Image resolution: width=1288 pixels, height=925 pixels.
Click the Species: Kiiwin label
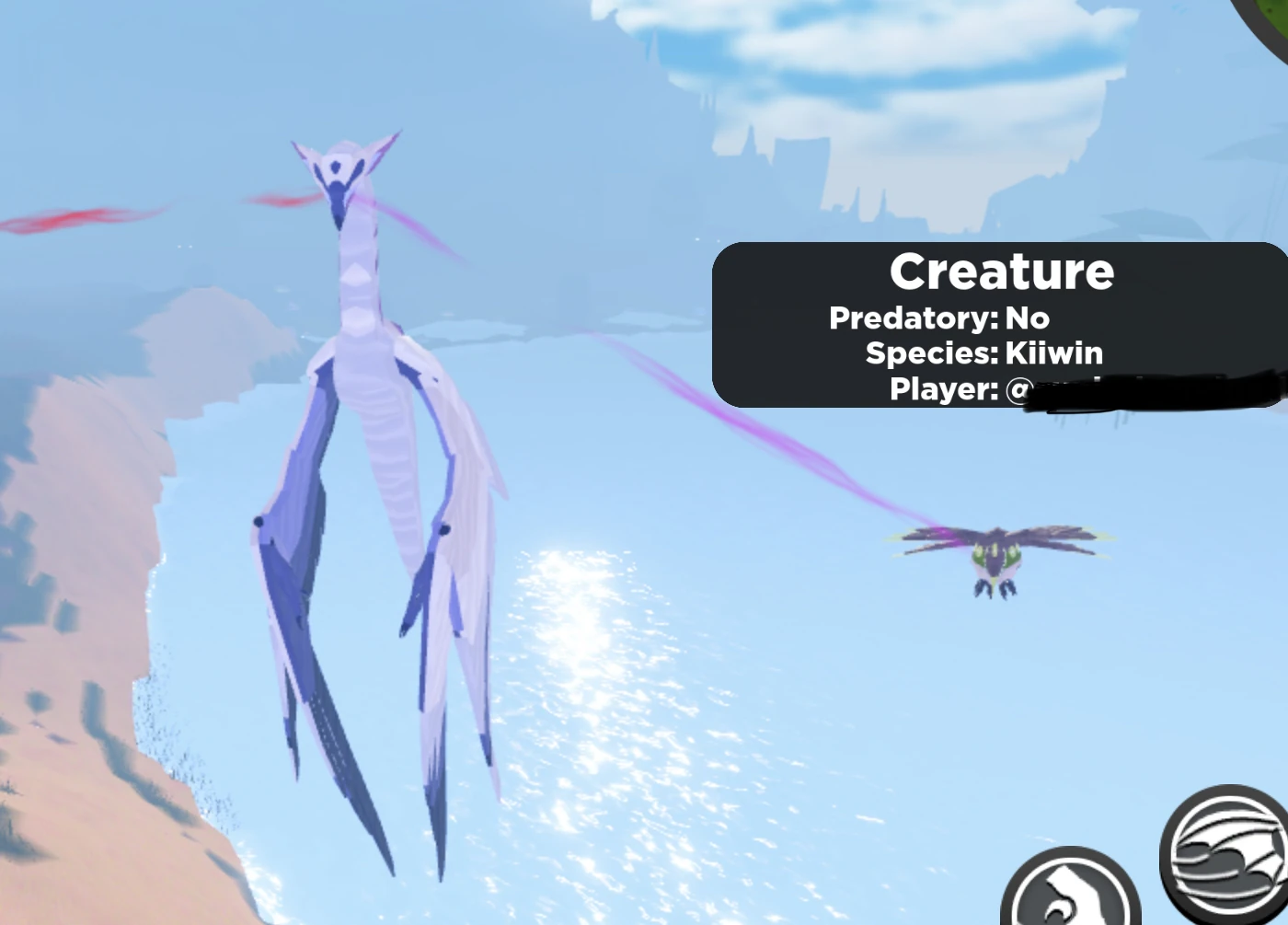[984, 353]
